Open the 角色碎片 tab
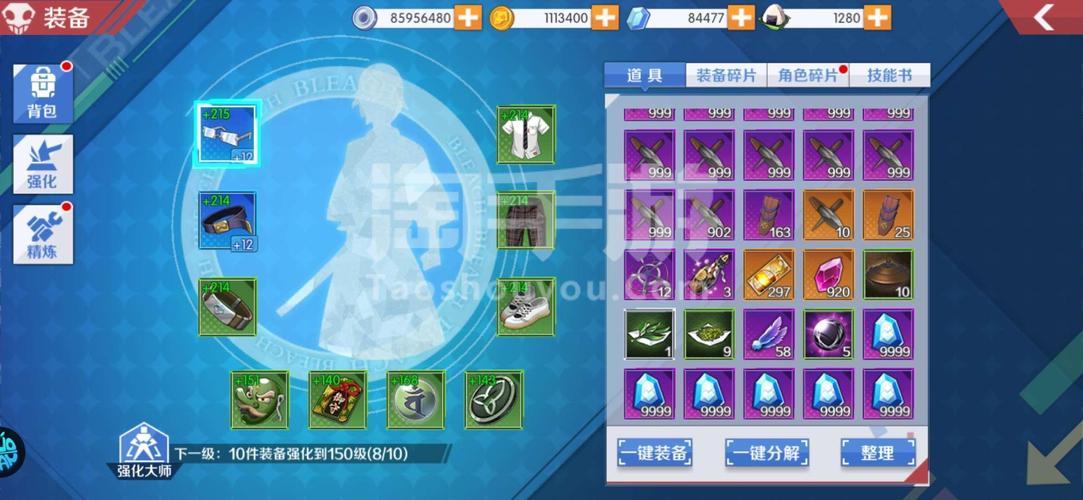 coord(808,76)
